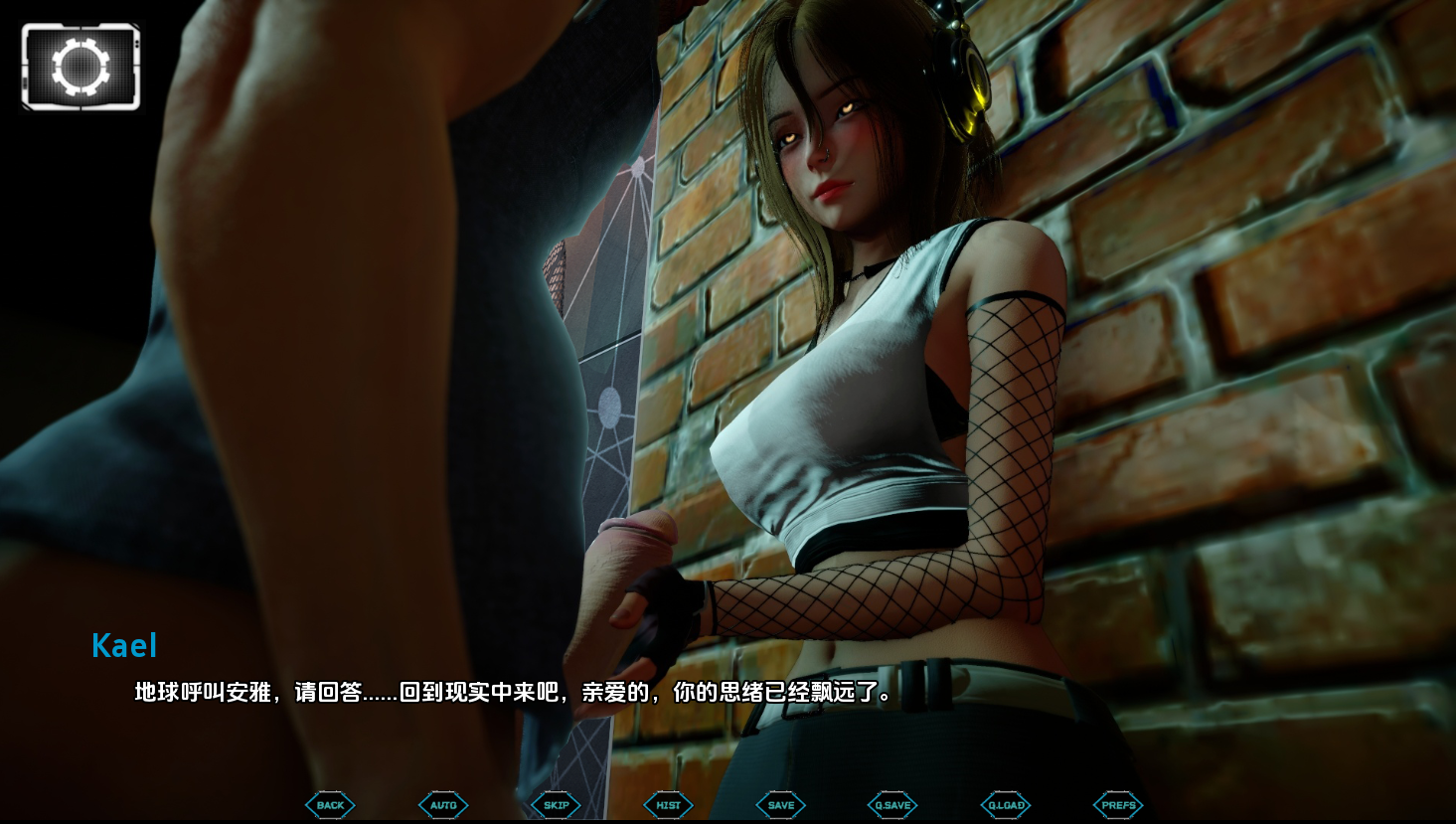The width and height of the screenshot is (1456, 824).
Task: Turn on auto-forward via AUTO
Action: coord(442,805)
